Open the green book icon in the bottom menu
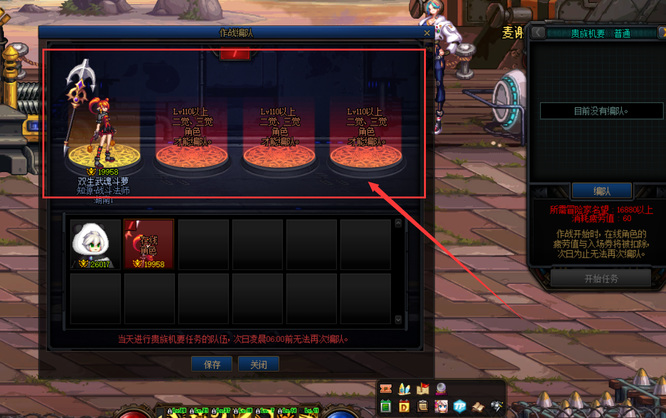 click(x=386, y=407)
